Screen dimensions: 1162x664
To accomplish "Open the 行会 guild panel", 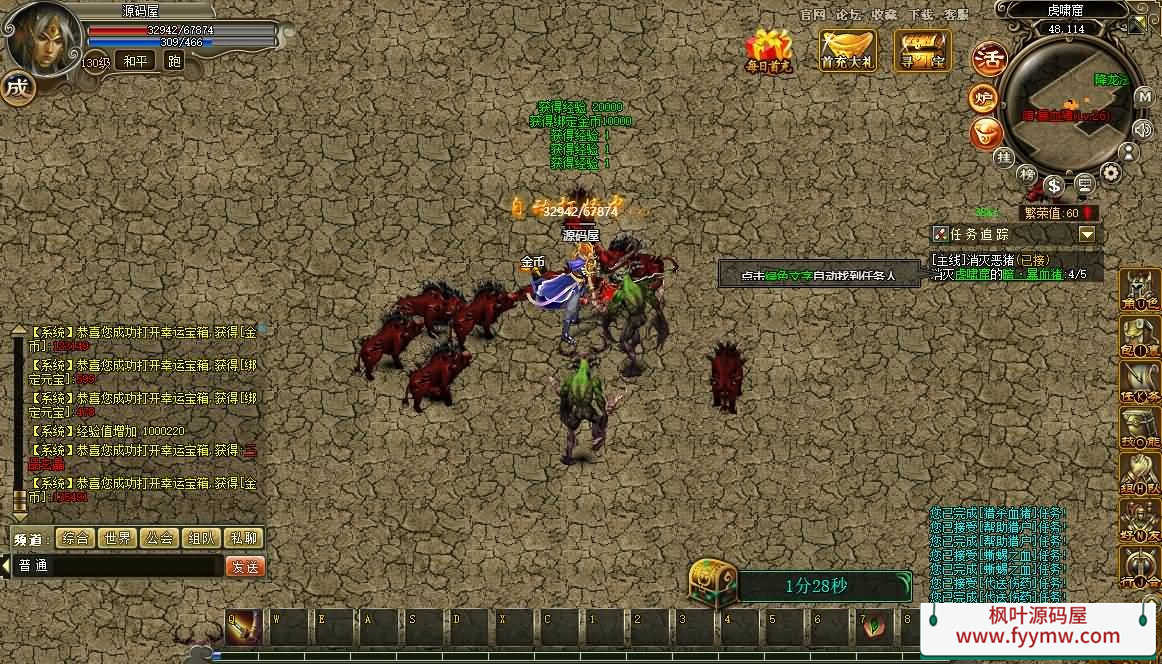I will 1138,567.
